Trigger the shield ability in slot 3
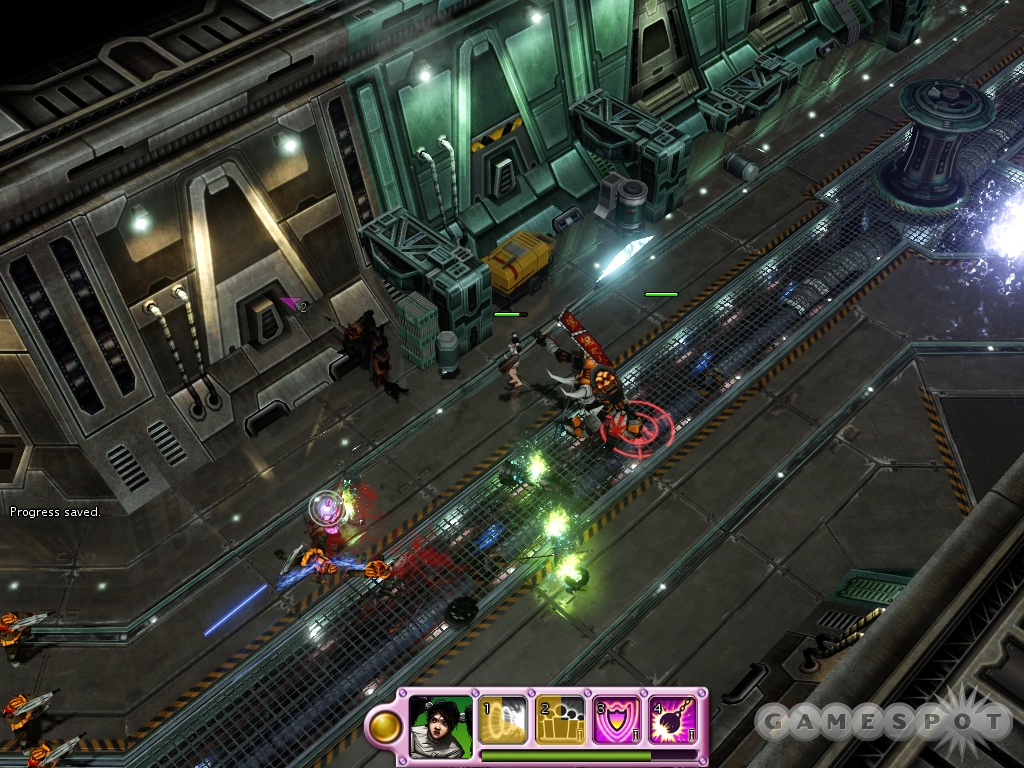The width and height of the screenshot is (1024, 768). click(617, 720)
